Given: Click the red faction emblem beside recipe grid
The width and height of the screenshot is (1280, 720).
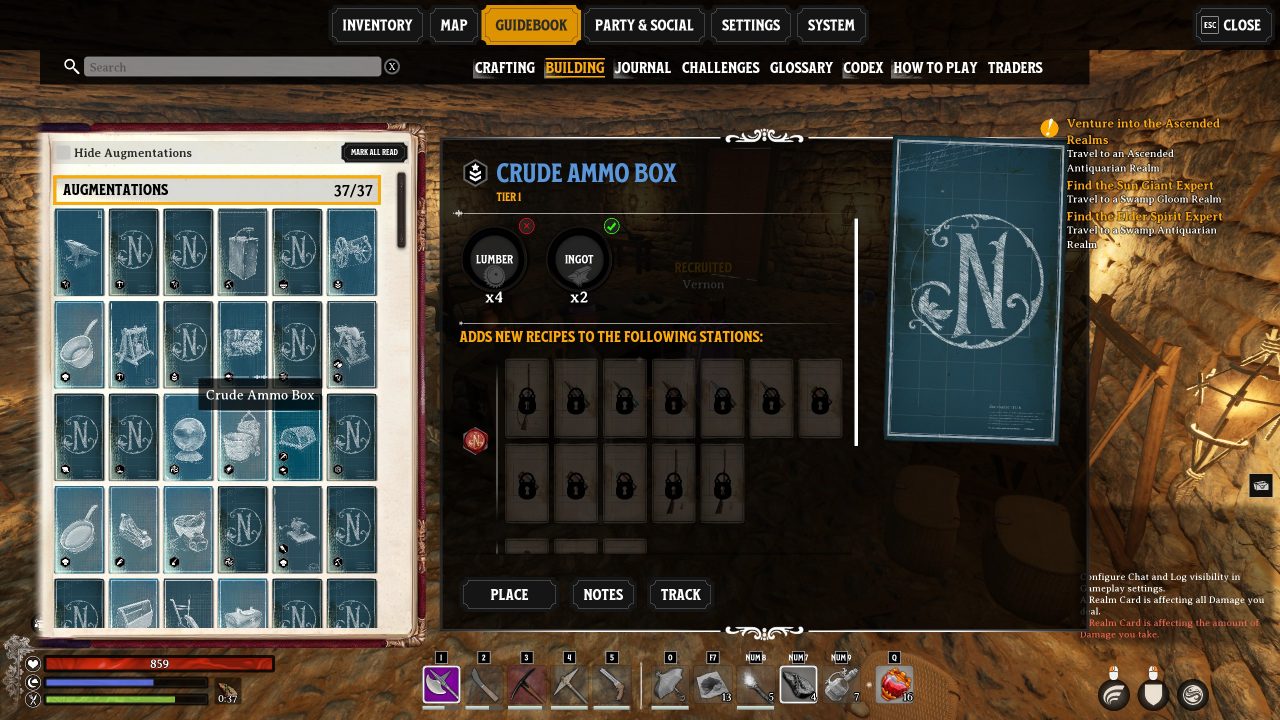Looking at the screenshot, I should click(475, 440).
